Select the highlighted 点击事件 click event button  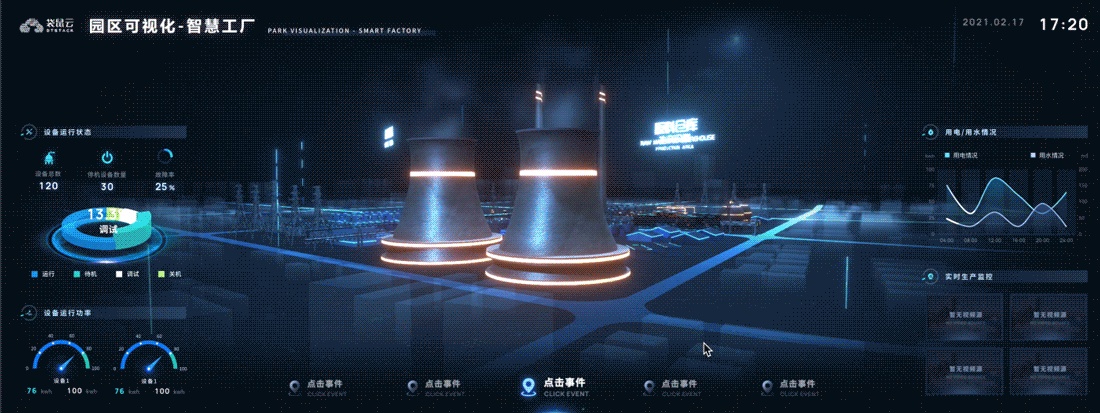coord(553,386)
